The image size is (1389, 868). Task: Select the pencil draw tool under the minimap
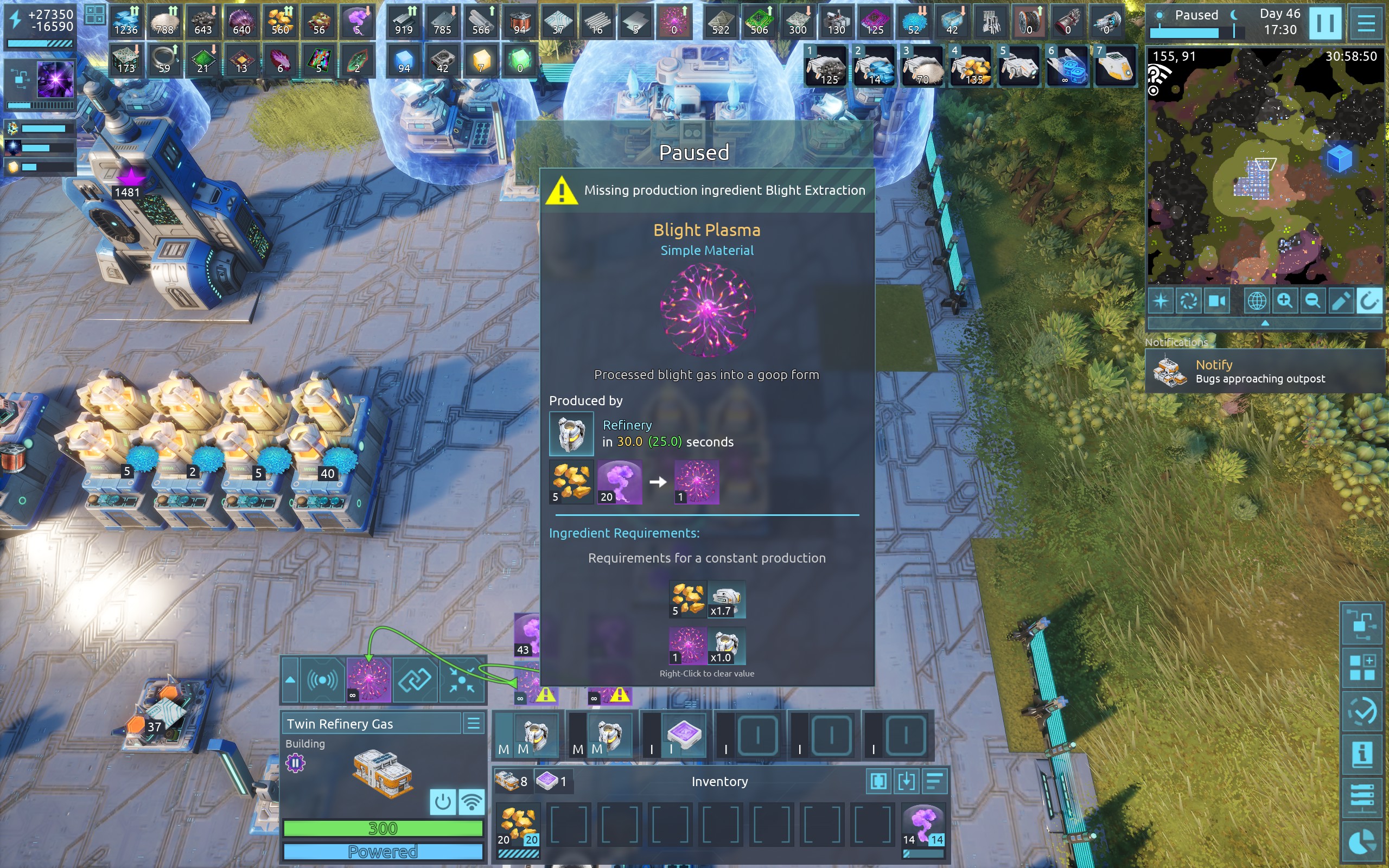[x=1340, y=301]
